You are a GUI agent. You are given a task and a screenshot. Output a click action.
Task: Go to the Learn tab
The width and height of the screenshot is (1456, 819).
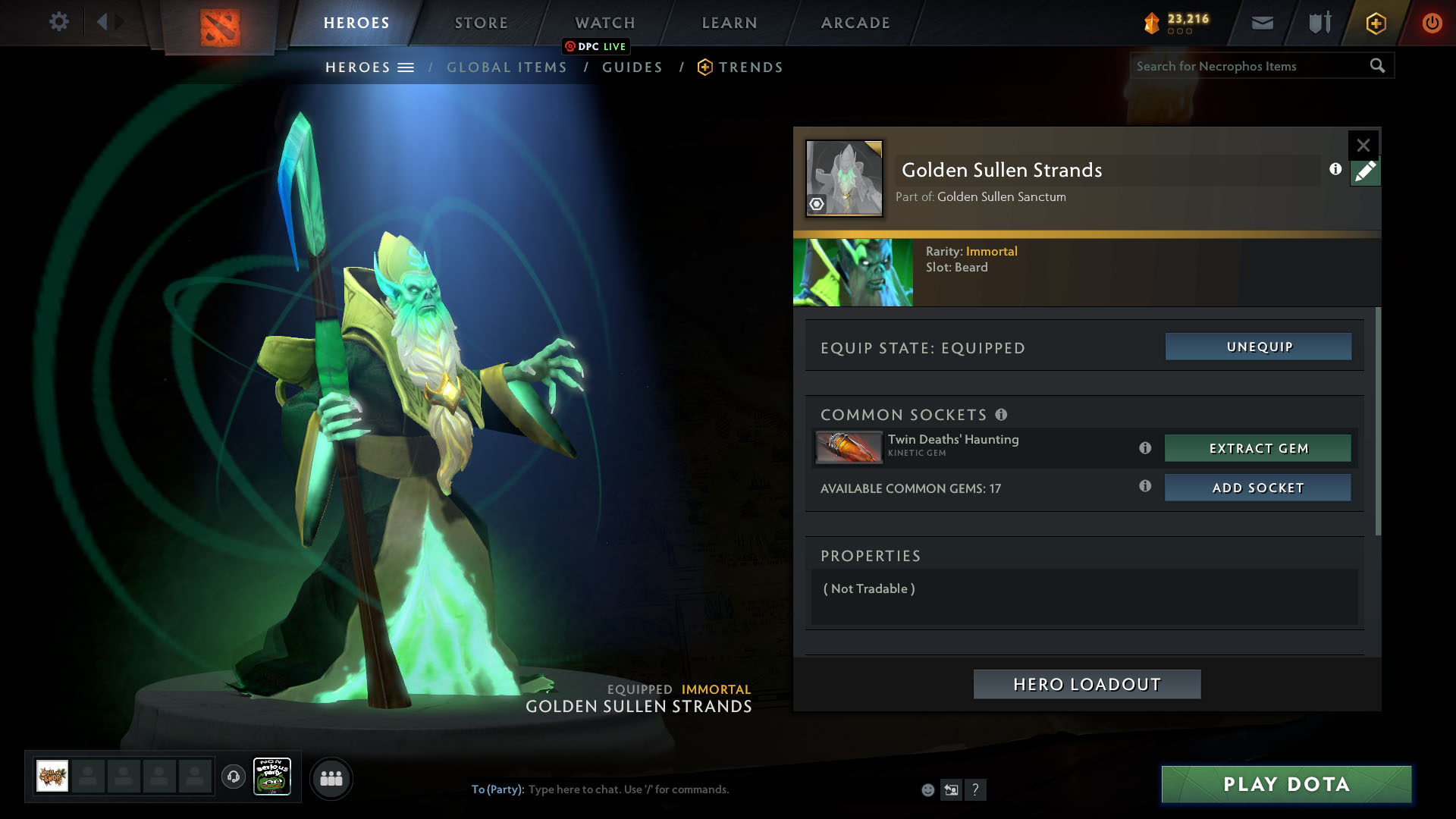(x=730, y=23)
